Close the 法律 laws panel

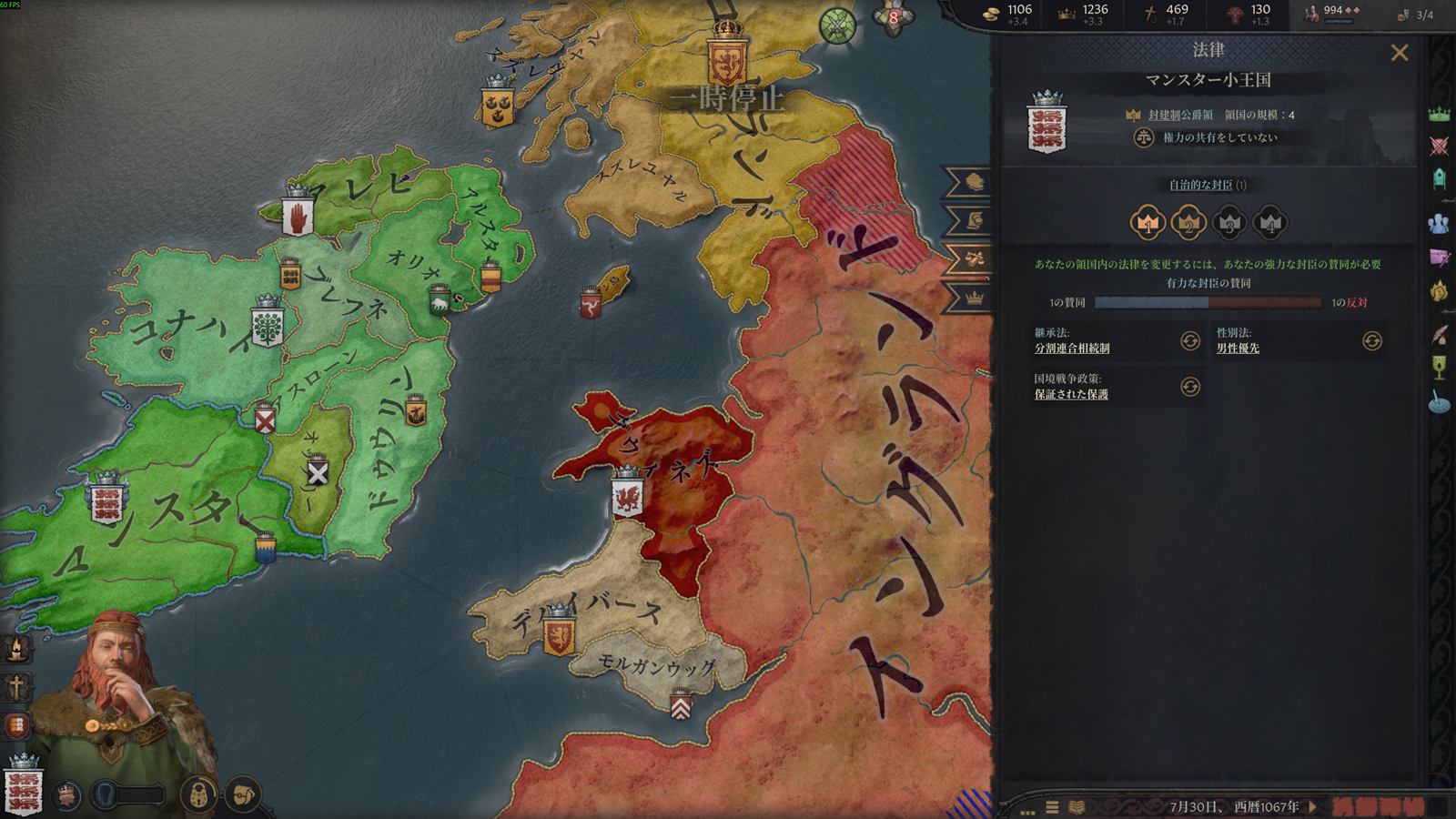pos(1400,53)
